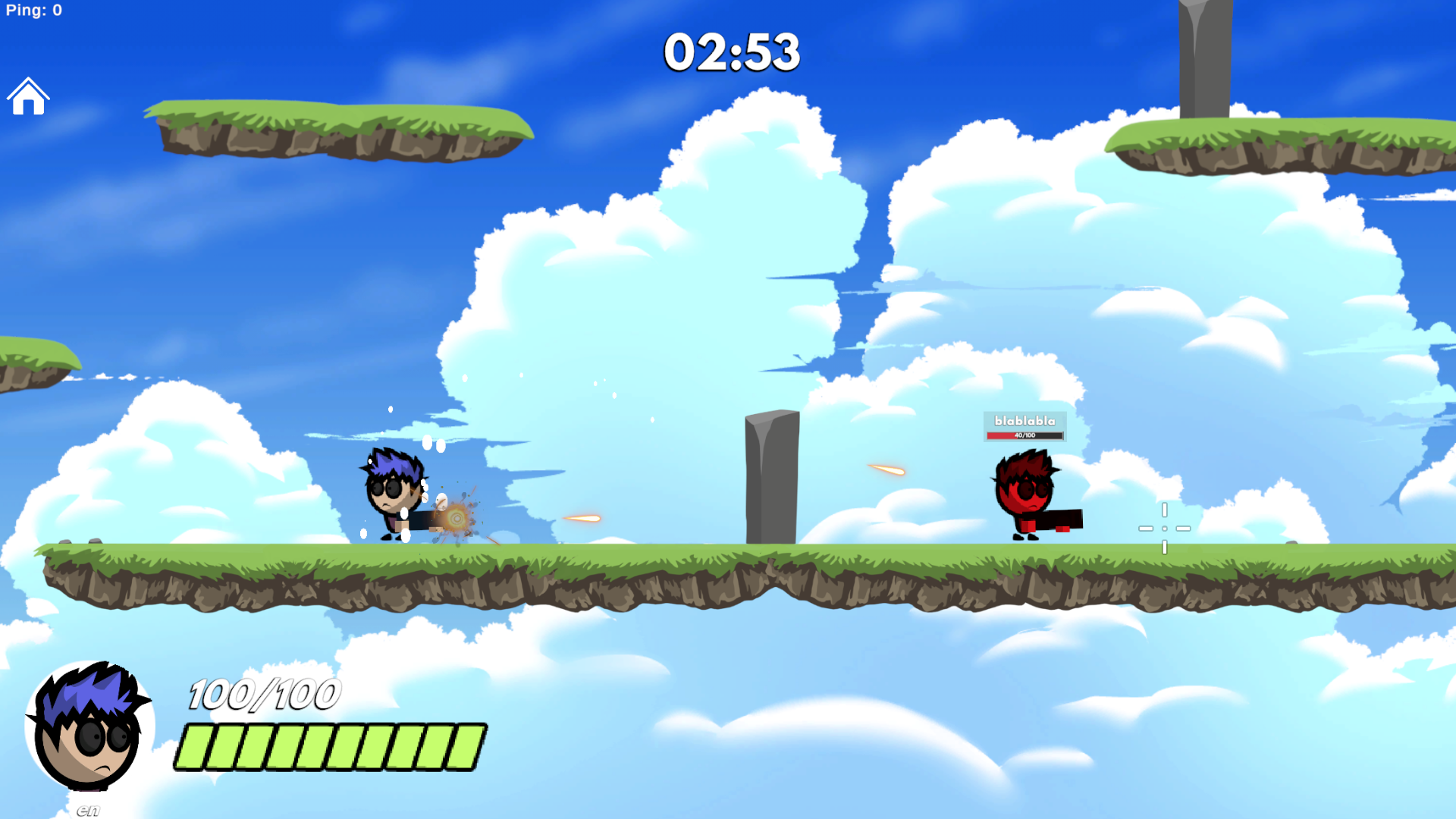
Task: Click the blue-haired player character
Action: 391,493
